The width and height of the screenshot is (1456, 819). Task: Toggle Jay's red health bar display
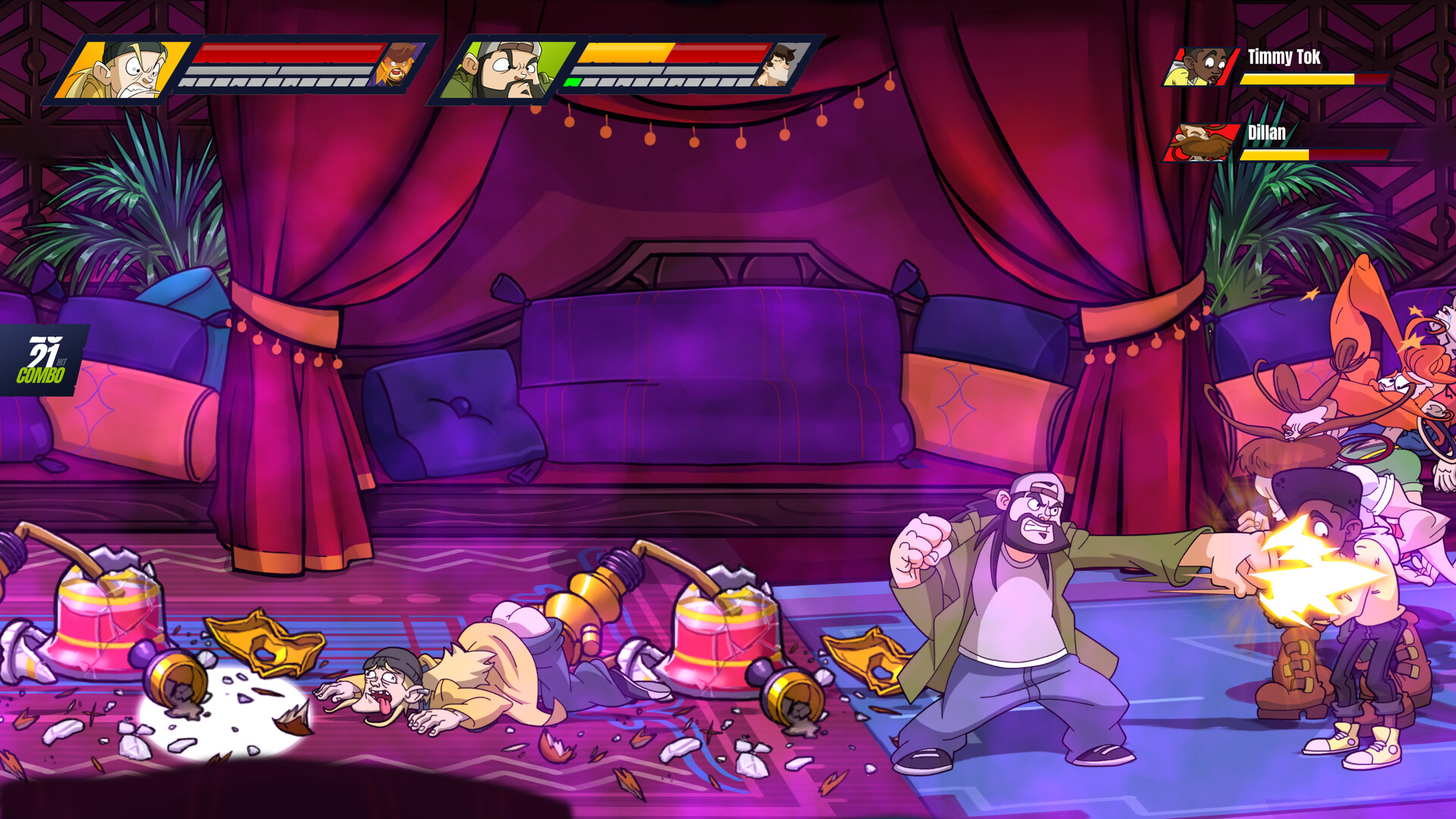click(x=284, y=54)
